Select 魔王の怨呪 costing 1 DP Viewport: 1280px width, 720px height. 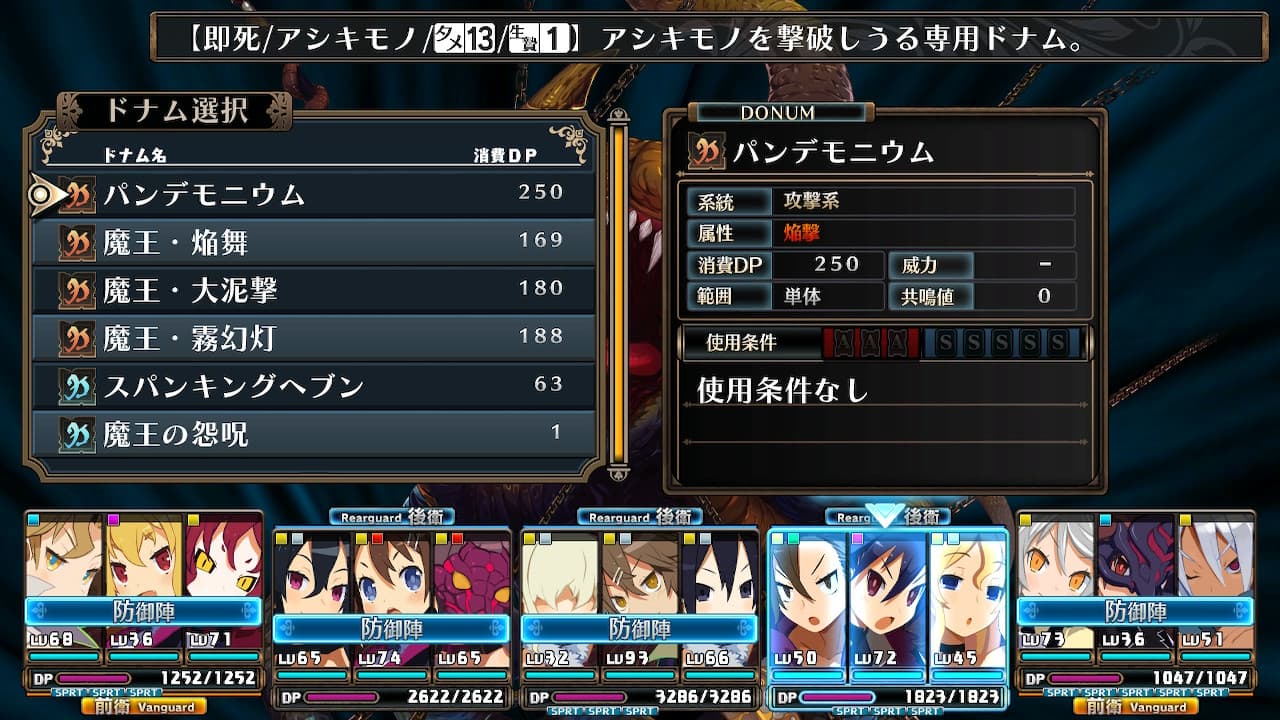[314, 434]
